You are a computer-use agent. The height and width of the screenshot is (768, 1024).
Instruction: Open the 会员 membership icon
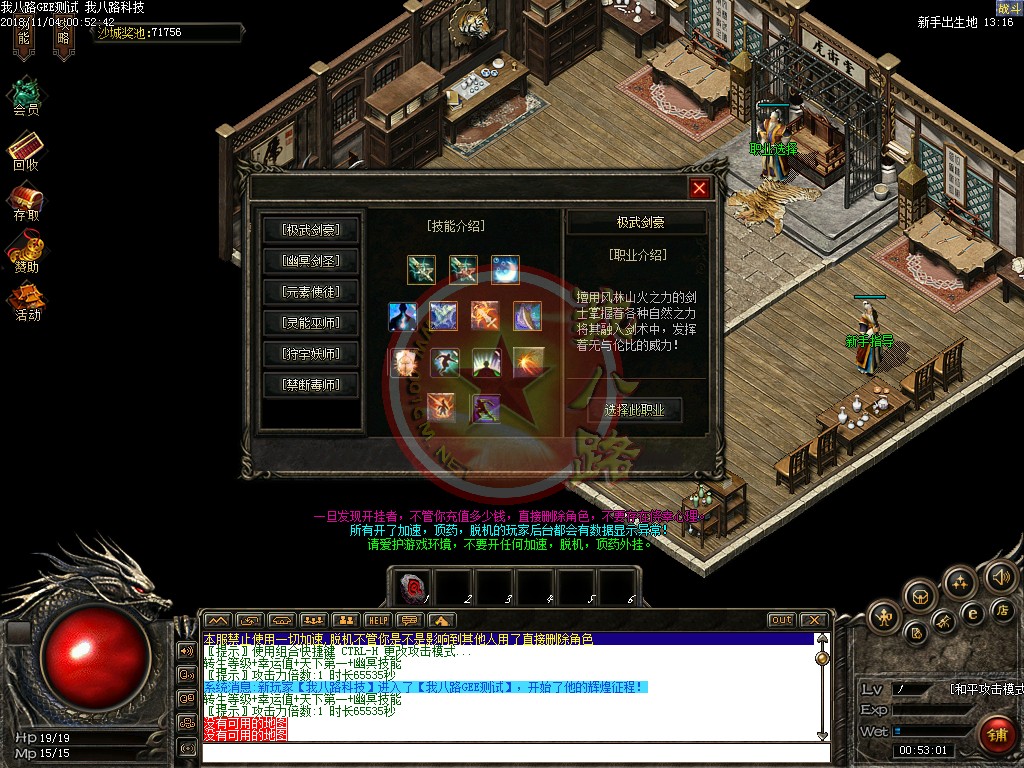26,93
